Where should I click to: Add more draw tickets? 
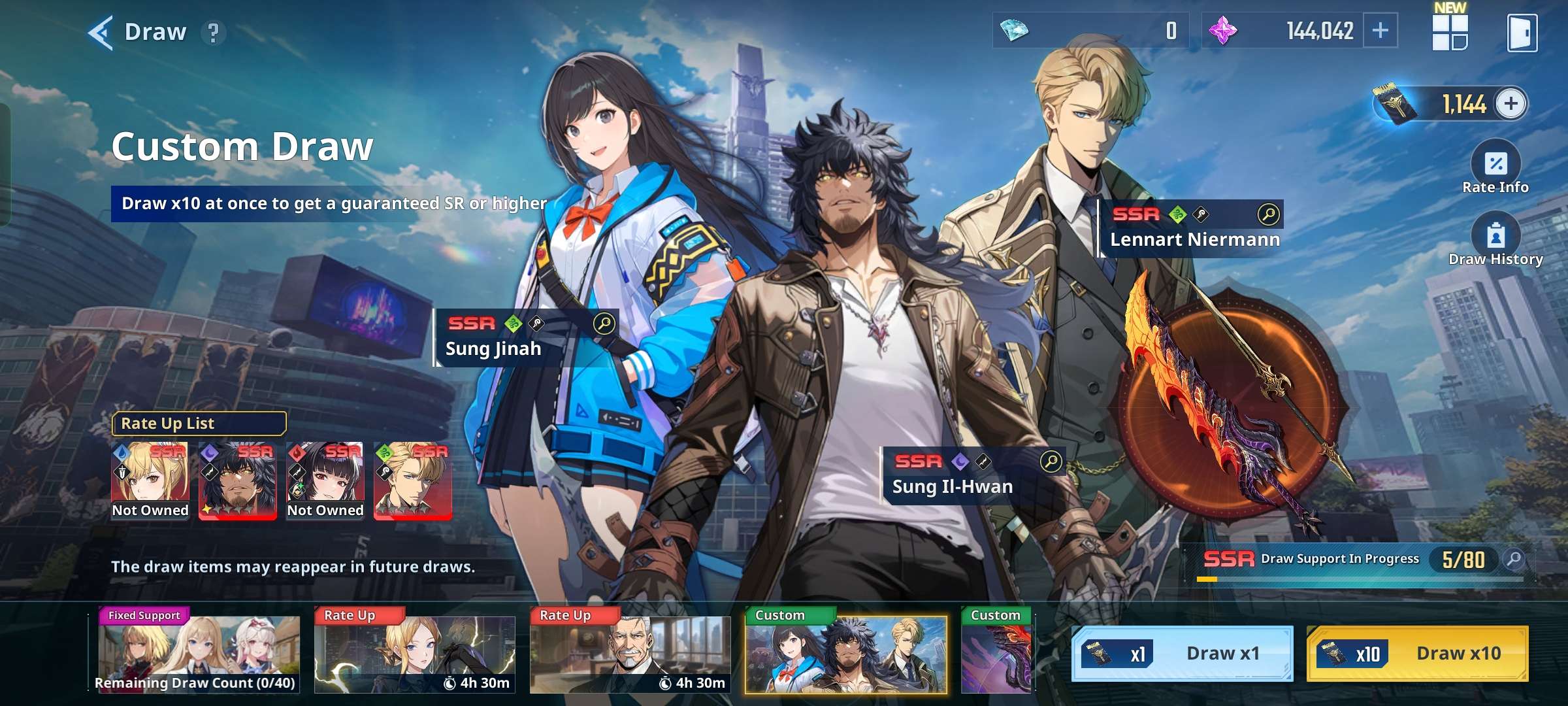(1511, 103)
